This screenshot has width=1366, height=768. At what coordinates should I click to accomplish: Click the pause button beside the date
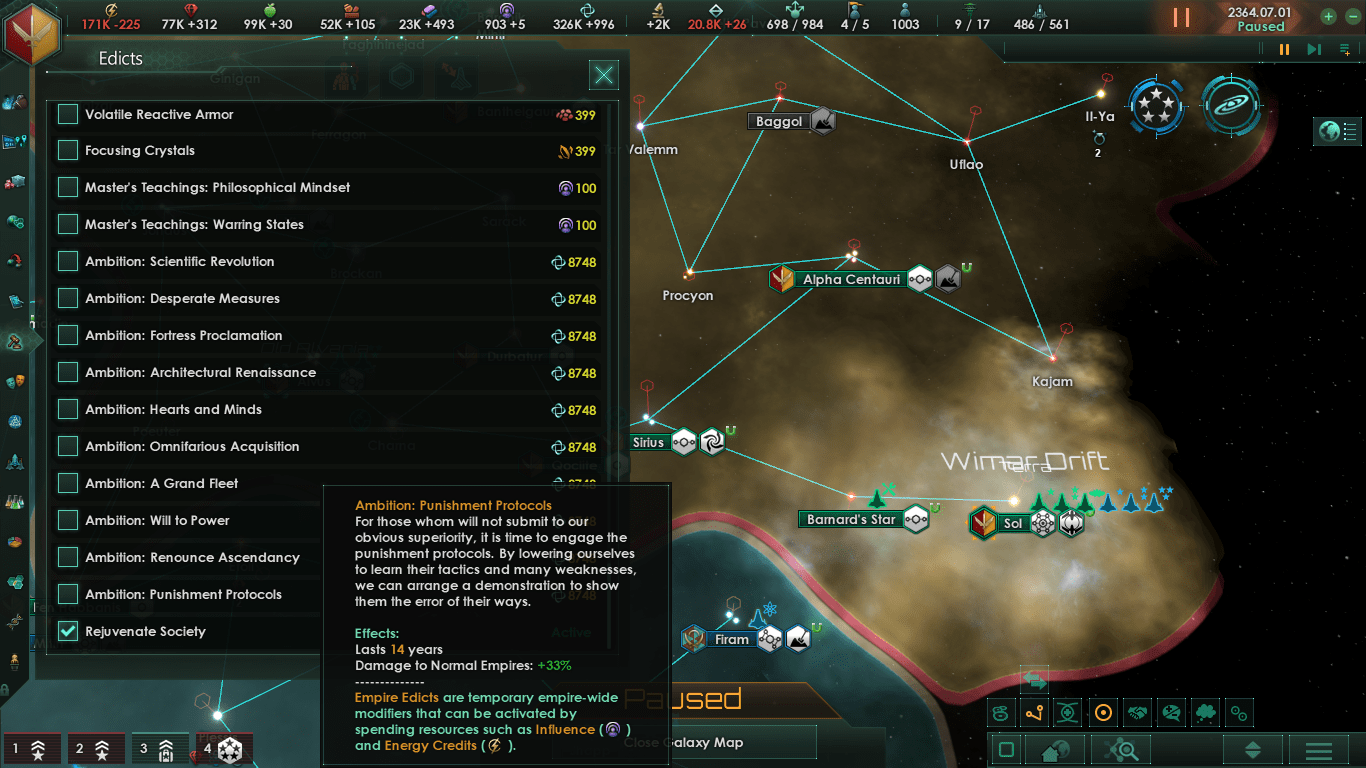[x=1181, y=18]
